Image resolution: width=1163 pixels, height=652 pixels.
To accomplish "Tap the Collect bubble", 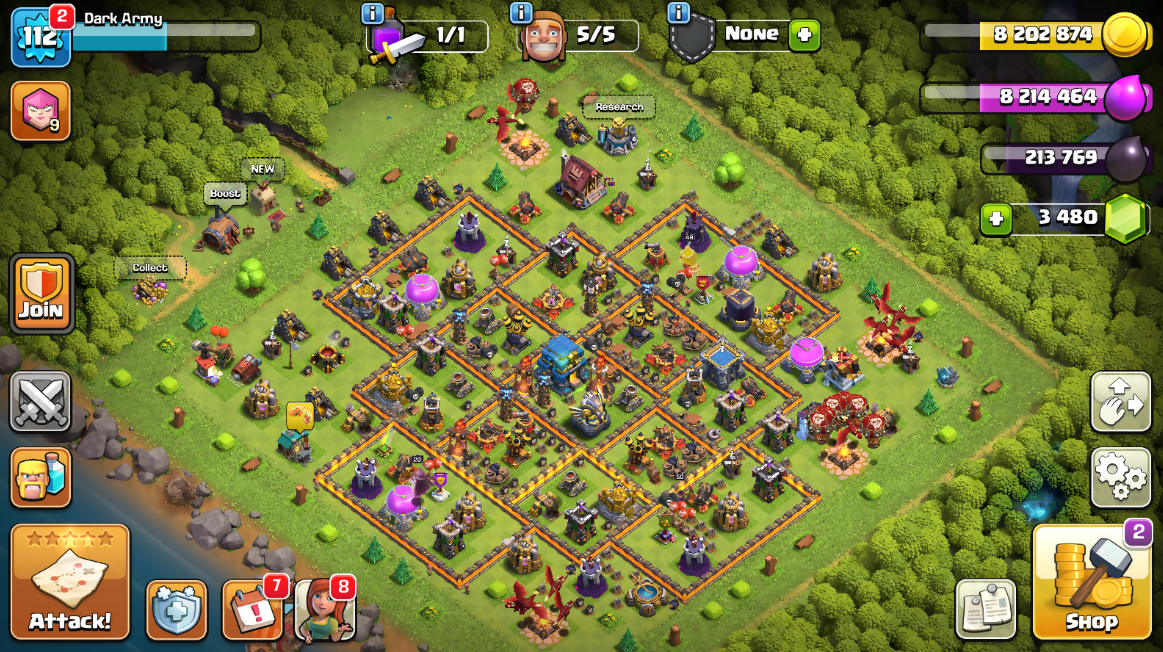I will (x=150, y=268).
